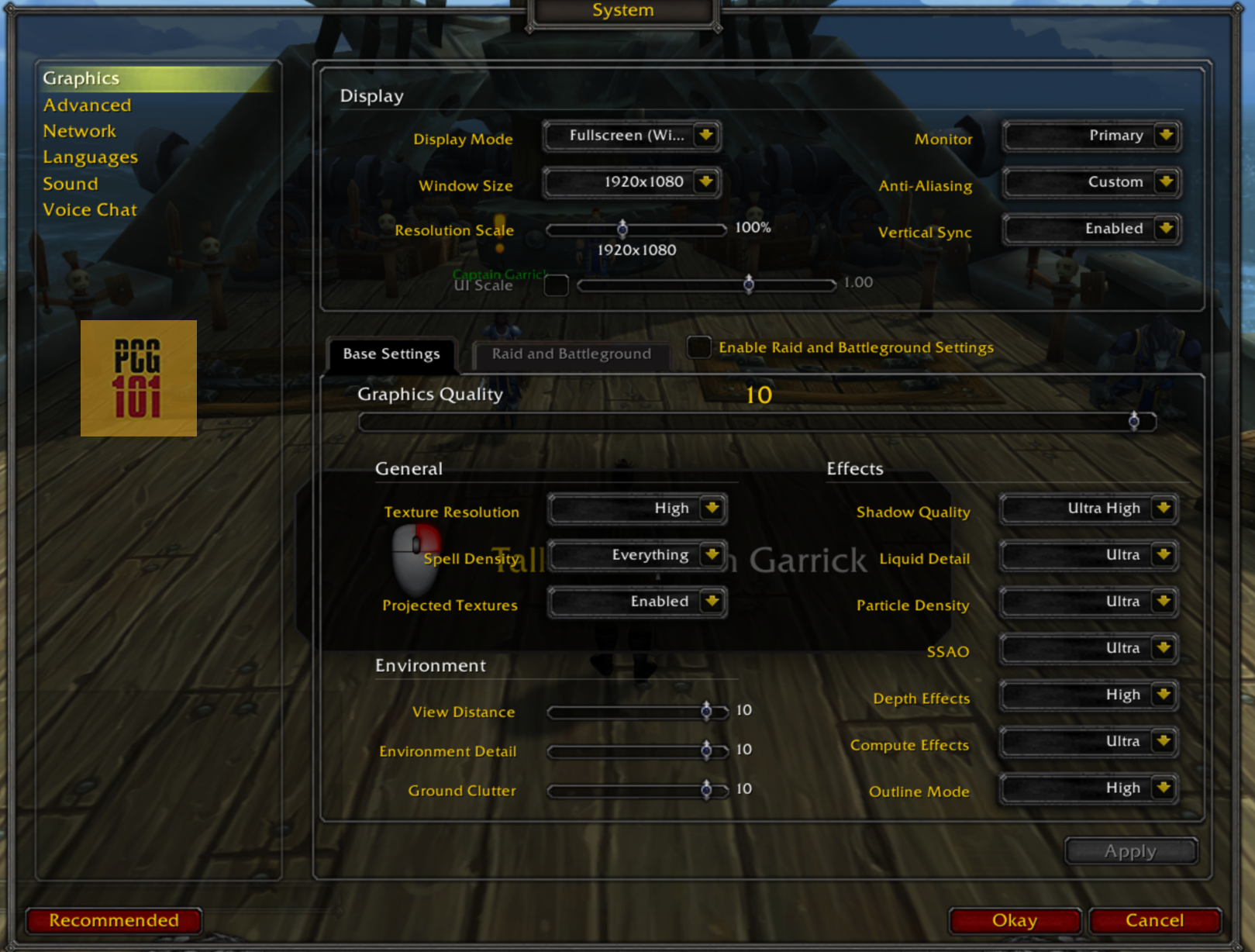Image resolution: width=1255 pixels, height=952 pixels.
Task: Open the Spell Density dropdown
Action: click(x=636, y=556)
